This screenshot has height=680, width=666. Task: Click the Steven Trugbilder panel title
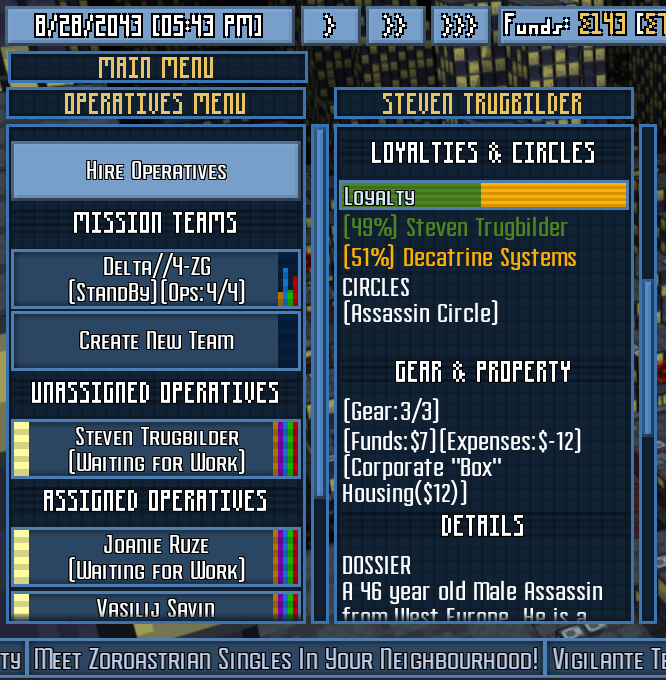pyautogui.click(x=483, y=104)
